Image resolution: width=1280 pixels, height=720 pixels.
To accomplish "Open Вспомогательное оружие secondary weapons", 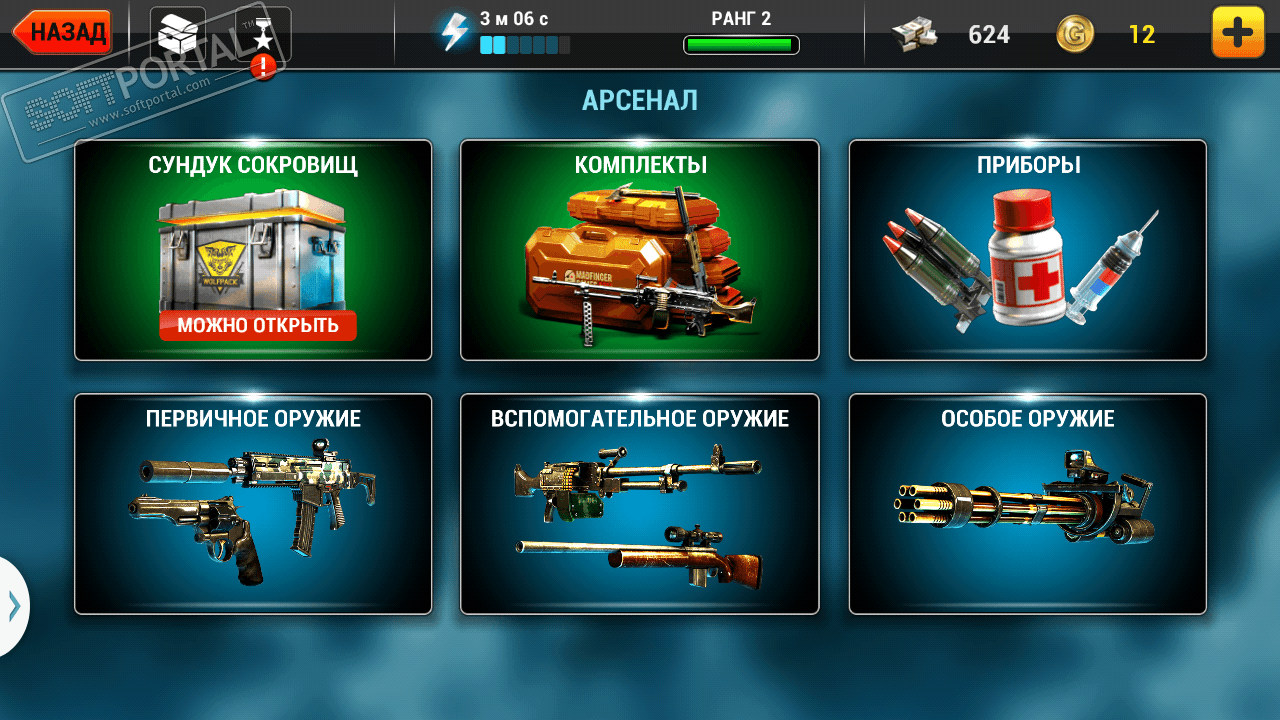I will point(640,504).
